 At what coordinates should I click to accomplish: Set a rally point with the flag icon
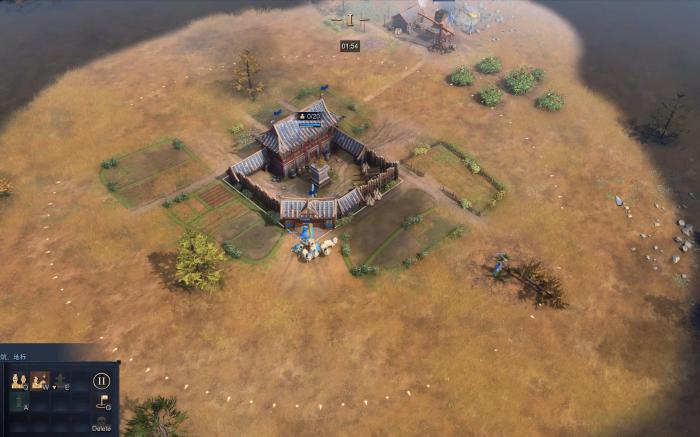coord(101,402)
